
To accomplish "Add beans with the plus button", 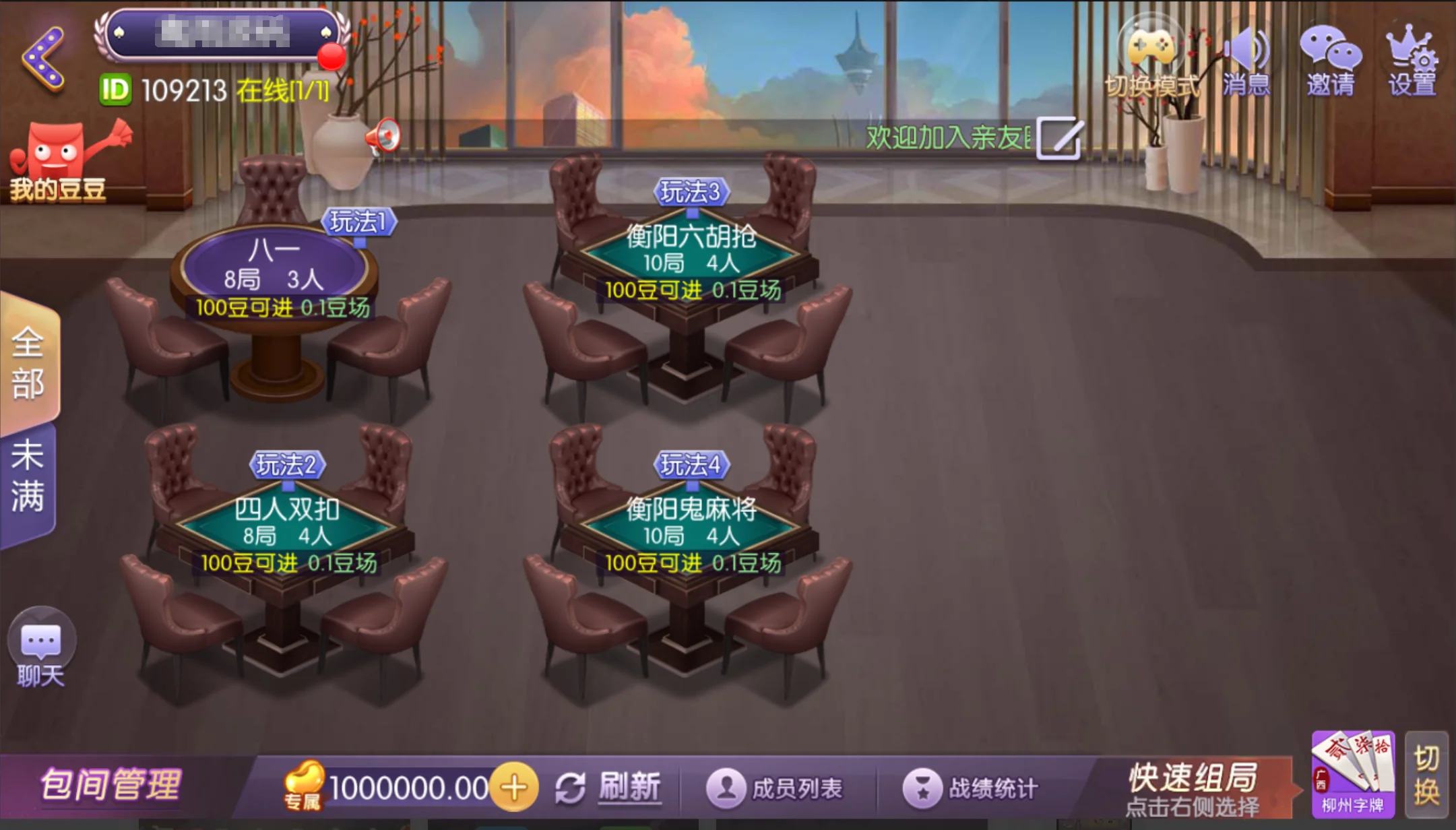I will click(514, 788).
